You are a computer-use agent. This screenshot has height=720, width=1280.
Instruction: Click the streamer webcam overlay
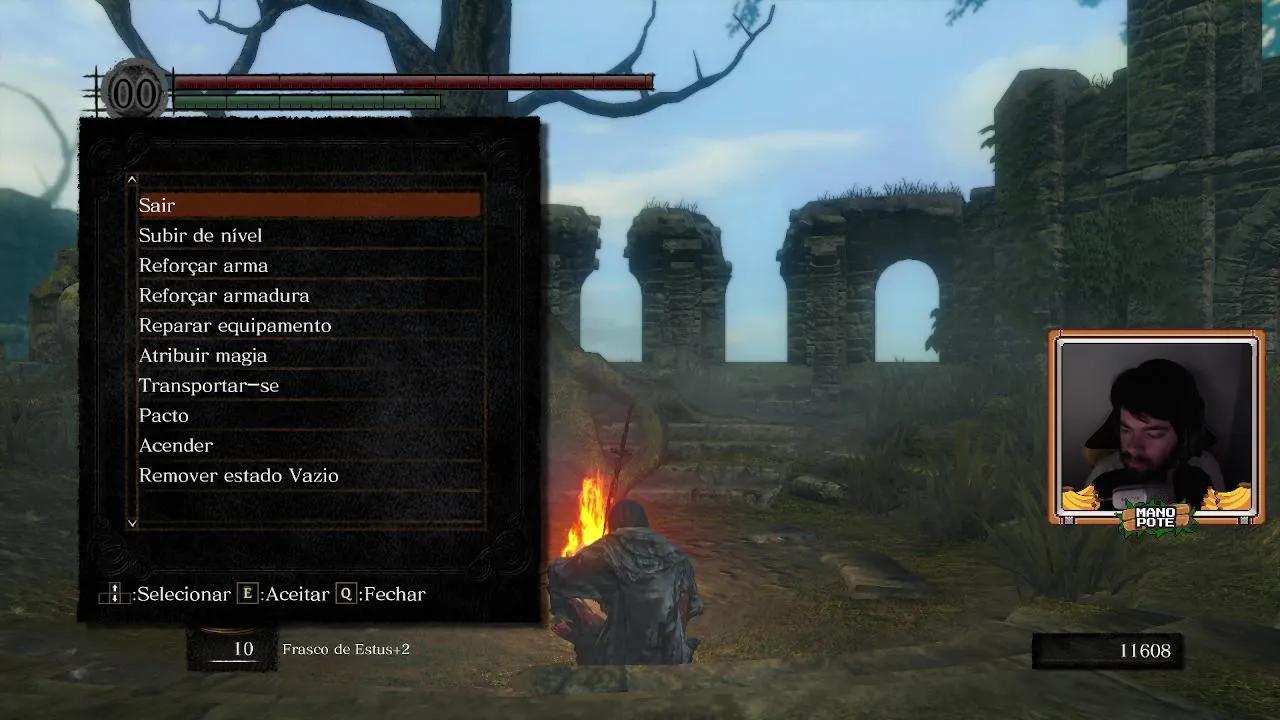pos(1157,427)
